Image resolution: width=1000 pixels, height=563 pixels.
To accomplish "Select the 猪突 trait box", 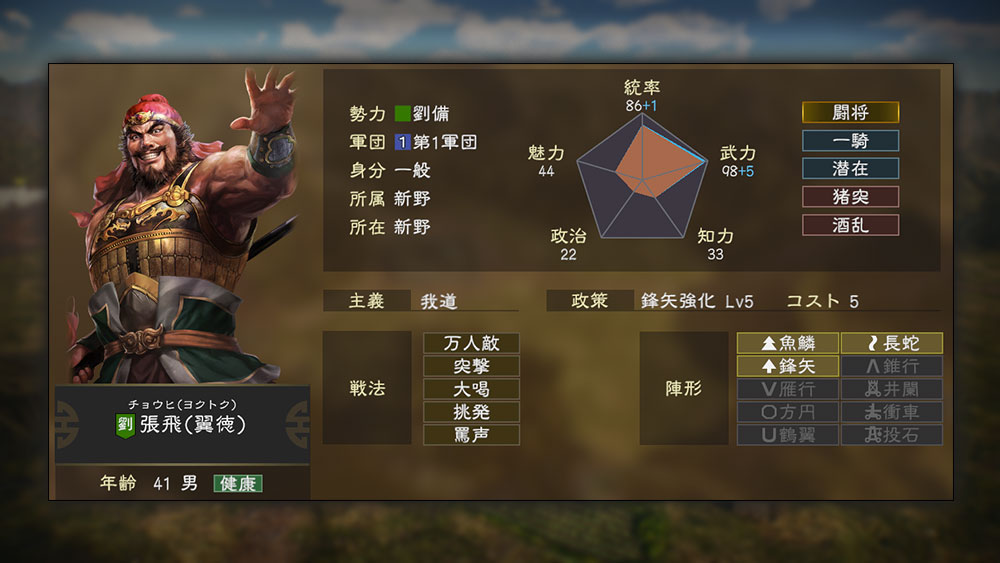I will (x=850, y=197).
